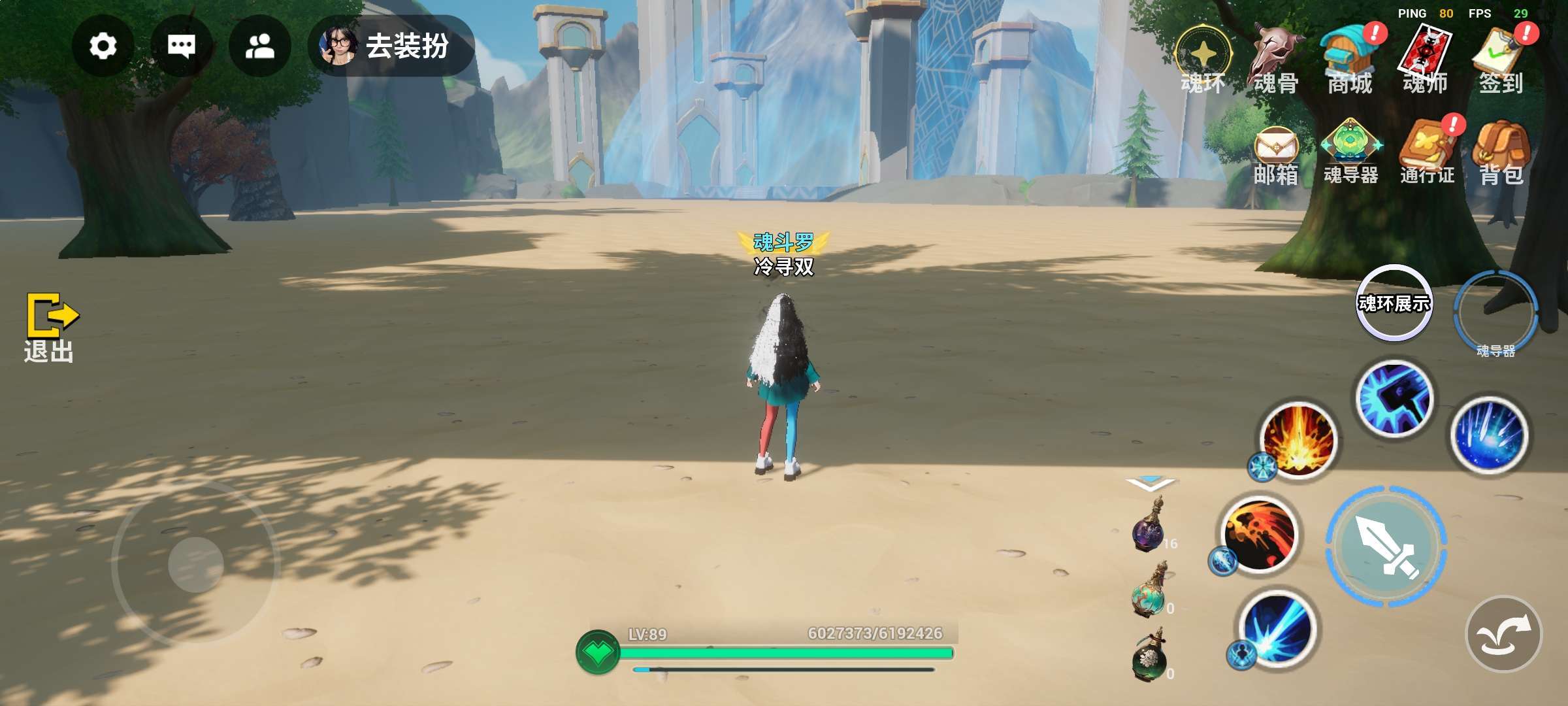
Task: Open the 魂环 soul ring menu
Action: 1203,60
